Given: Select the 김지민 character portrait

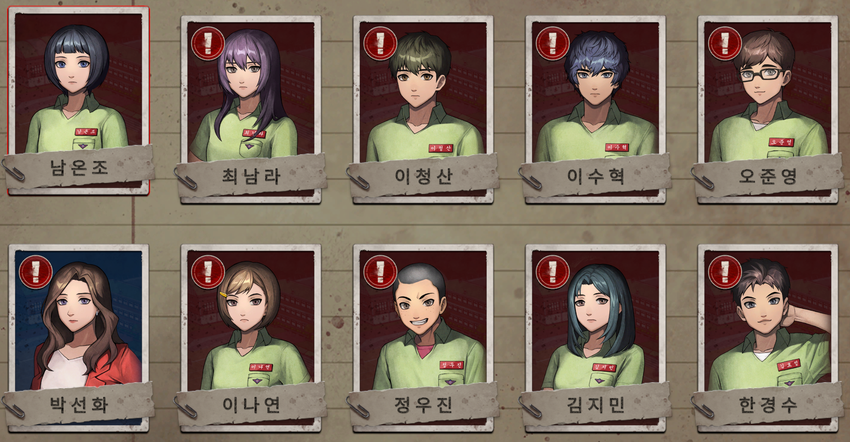Looking at the screenshot, I should pos(596,322).
